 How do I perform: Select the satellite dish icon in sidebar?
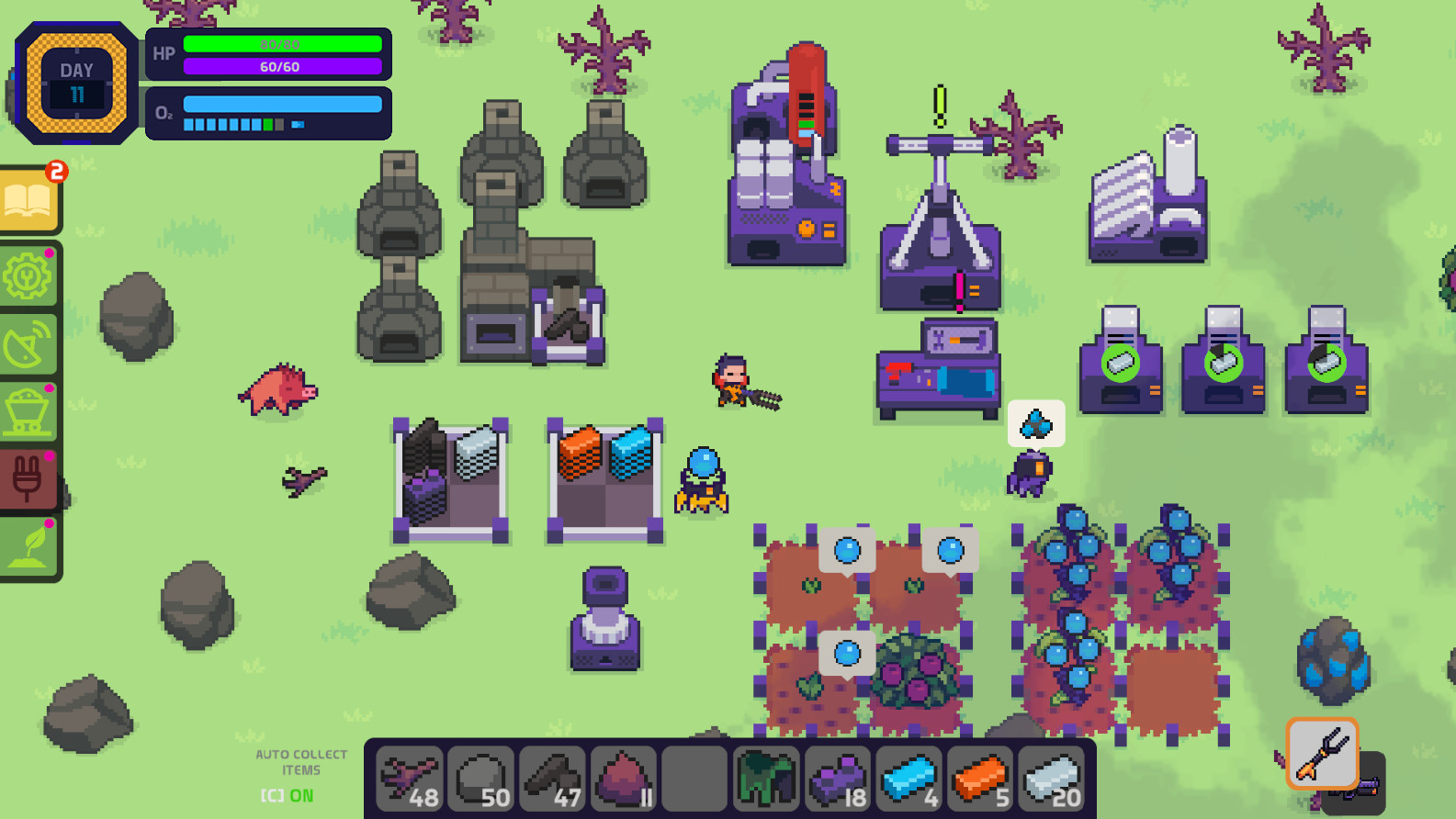click(x=28, y=343)
